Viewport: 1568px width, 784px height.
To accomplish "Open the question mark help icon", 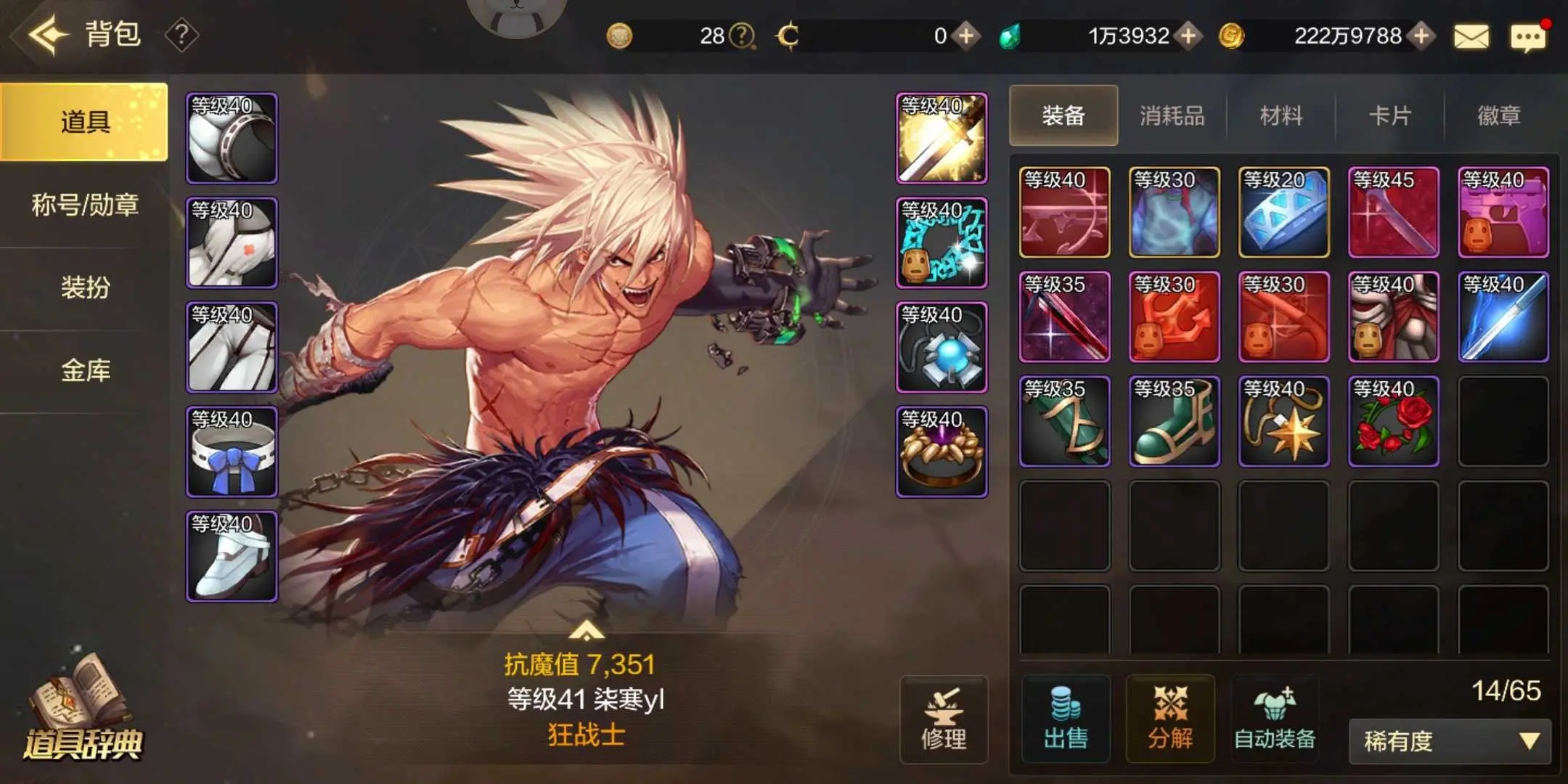I will [x=181, y=35].
